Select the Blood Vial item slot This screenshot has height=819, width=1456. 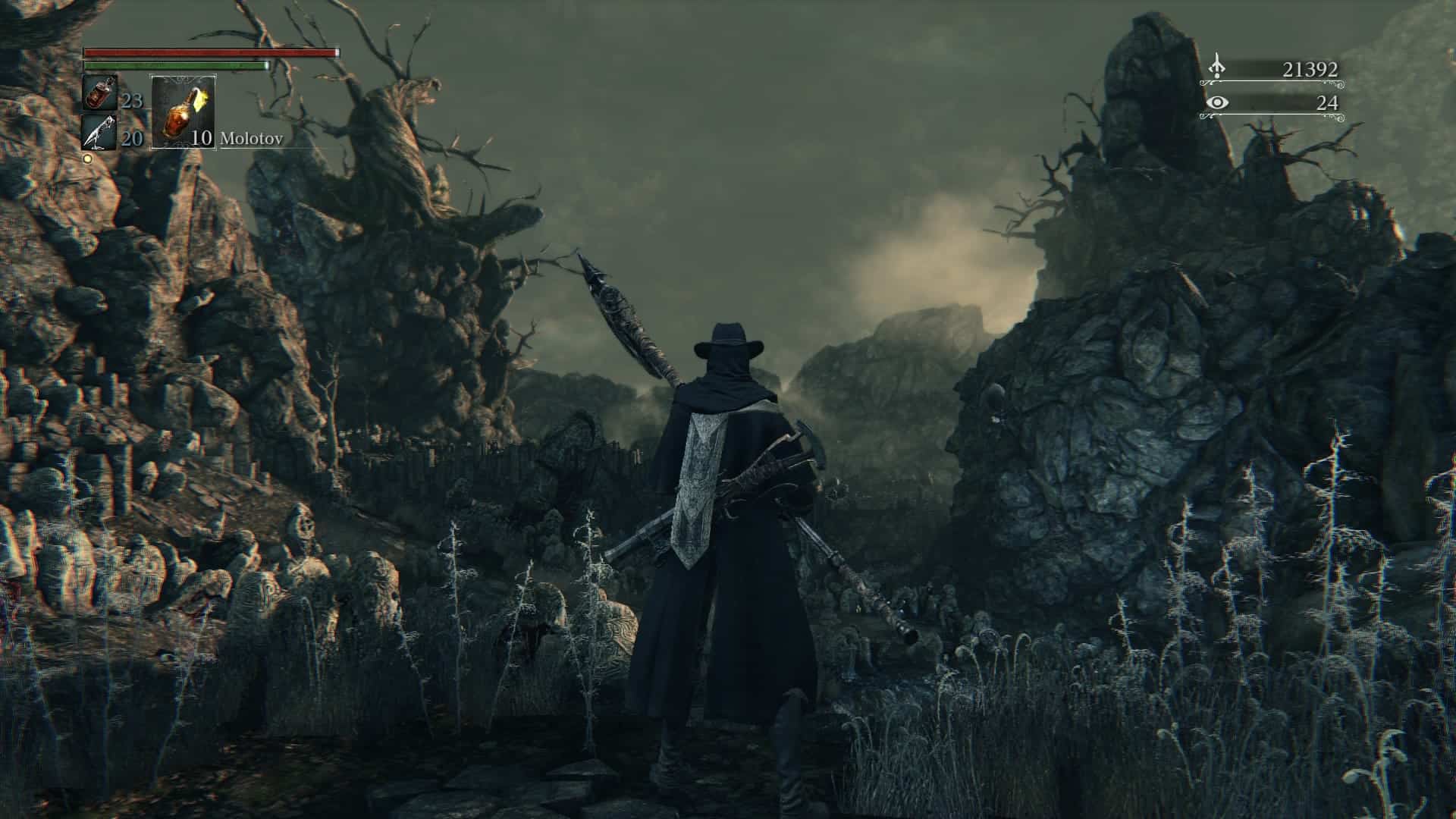99,93
